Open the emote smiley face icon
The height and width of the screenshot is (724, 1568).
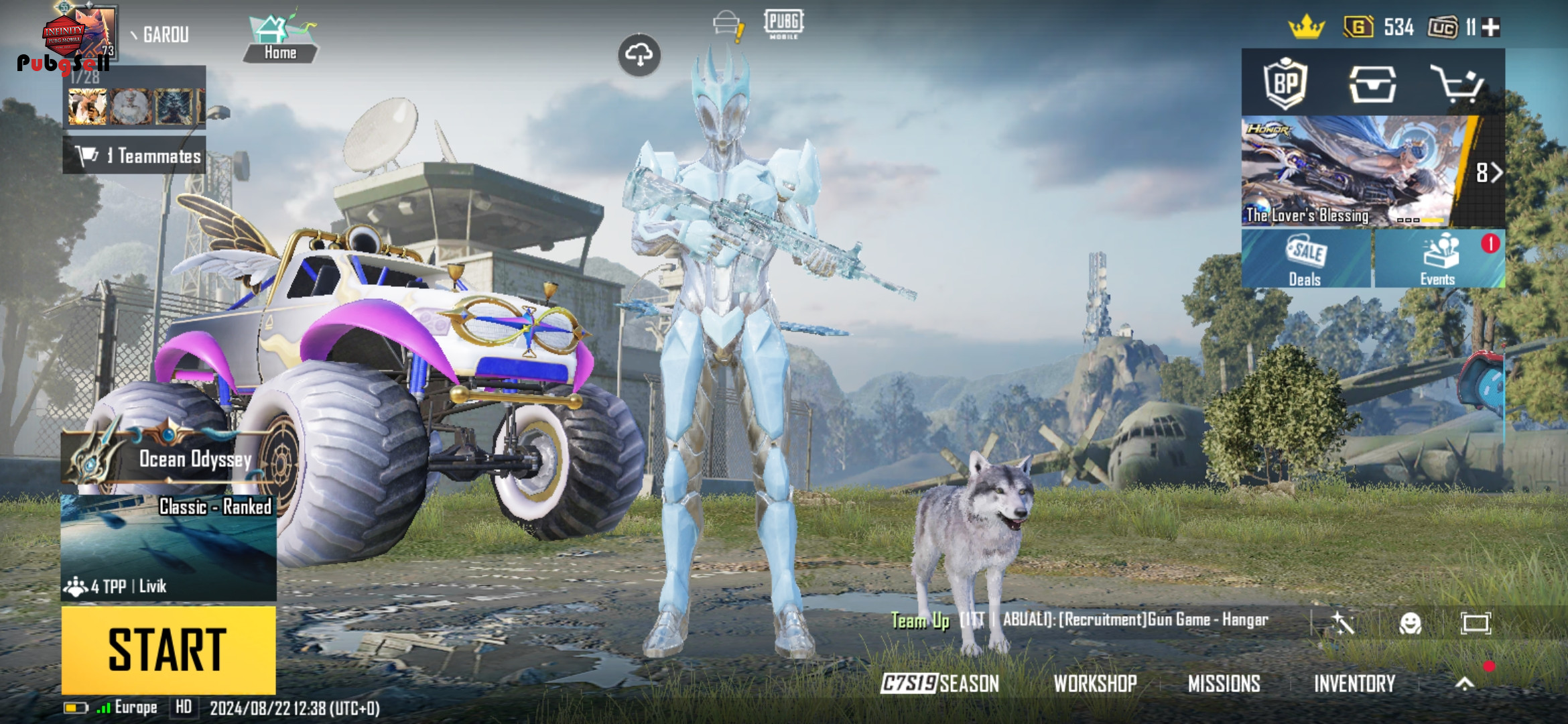tap(1410, 623)
